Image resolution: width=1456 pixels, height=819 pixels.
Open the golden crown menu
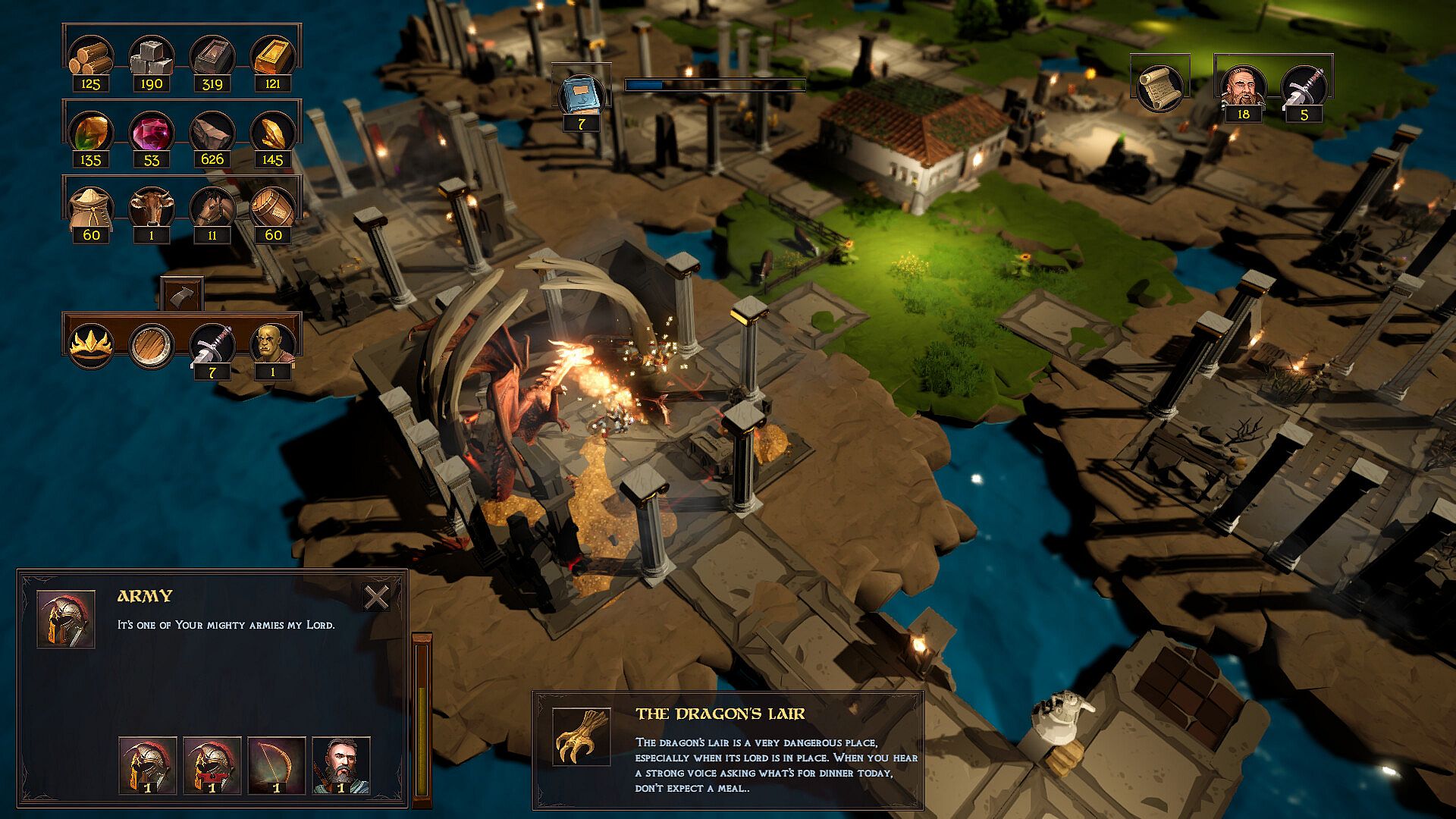point(91,345)
